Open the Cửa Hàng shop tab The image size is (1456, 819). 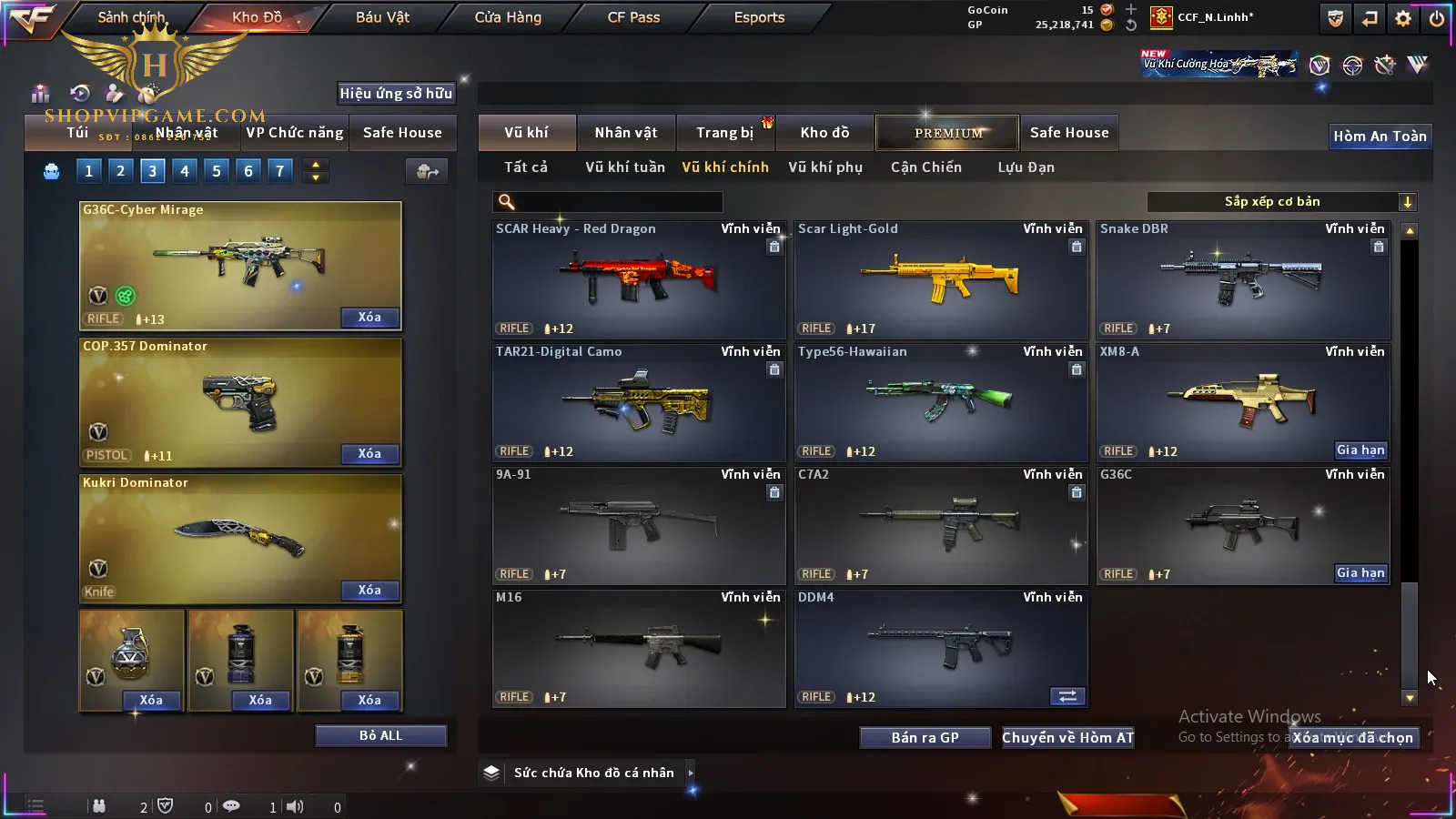click(508, 17)
